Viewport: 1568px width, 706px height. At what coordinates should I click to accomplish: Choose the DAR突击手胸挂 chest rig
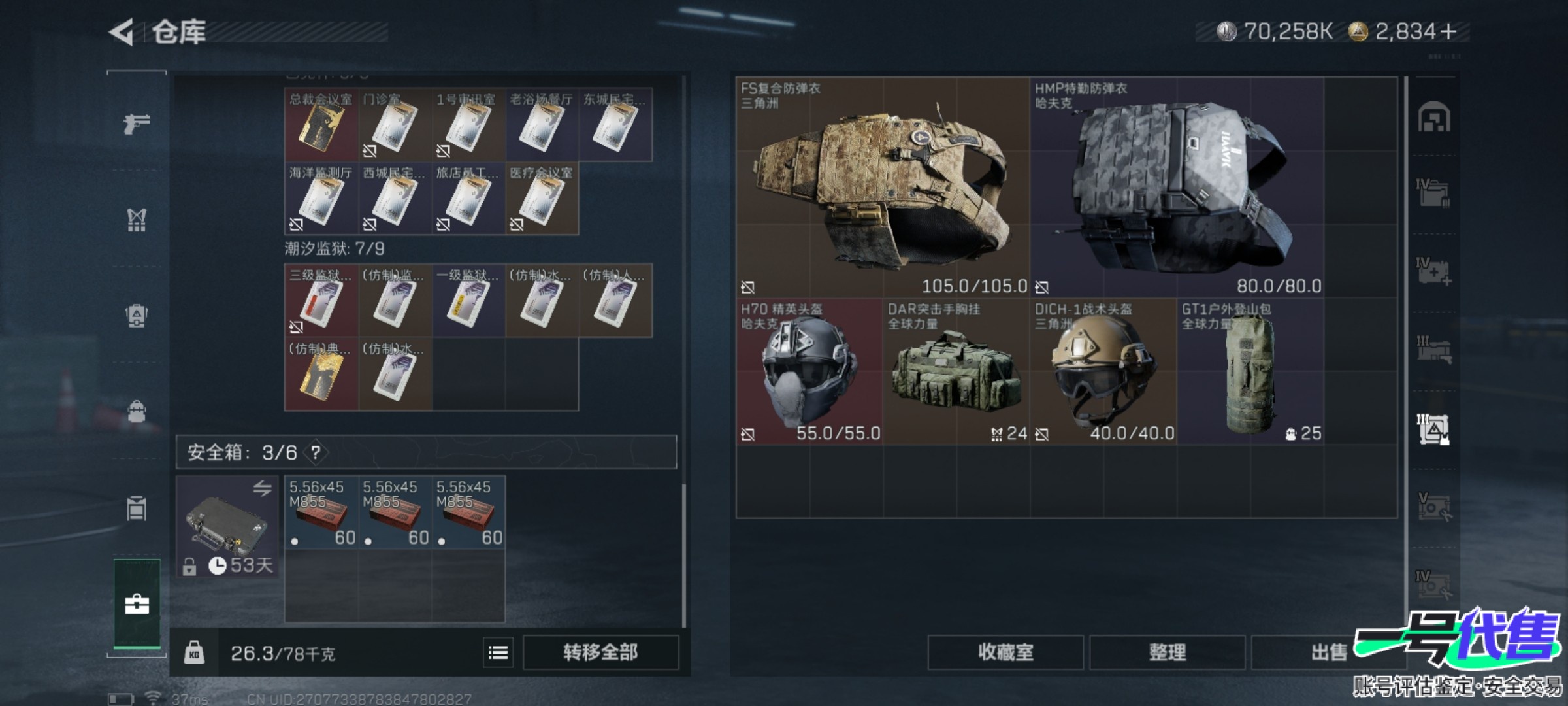click(956, 371)
